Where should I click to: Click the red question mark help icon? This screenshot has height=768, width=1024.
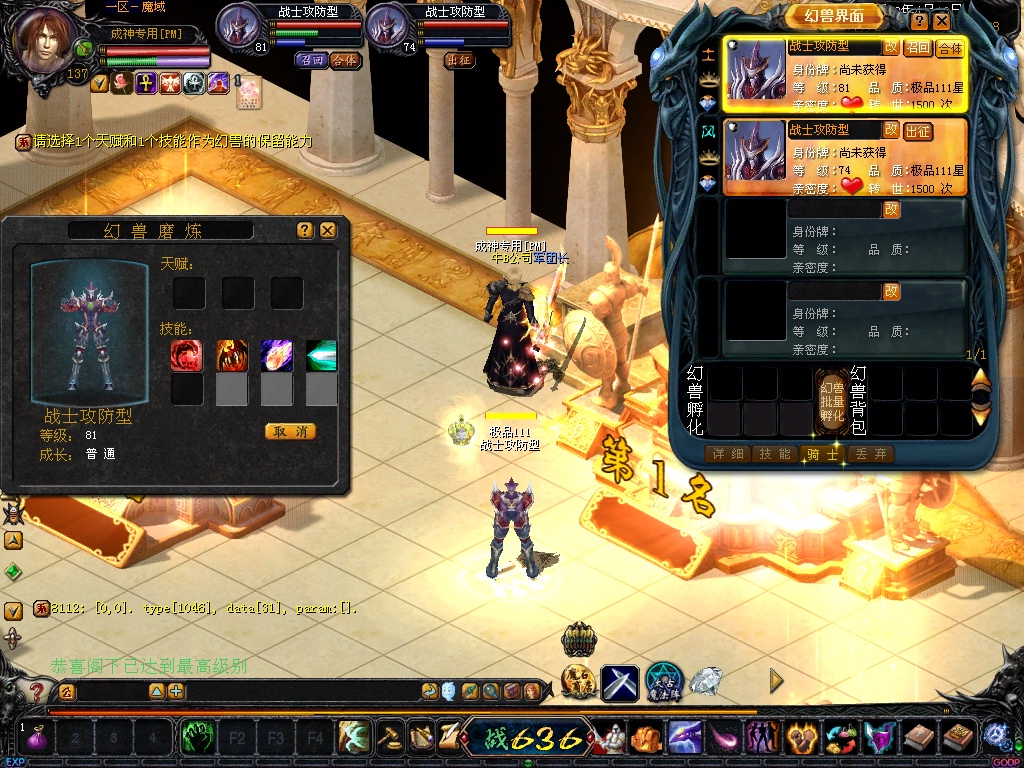point(37,690)
